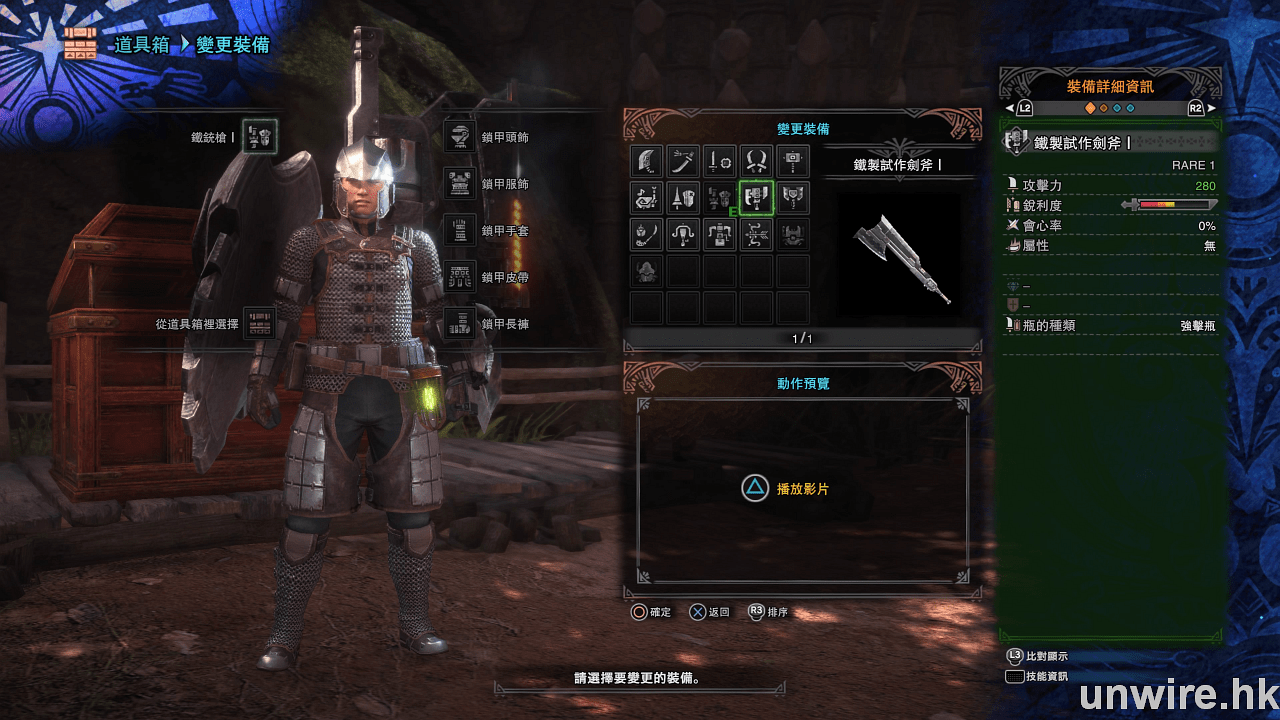The width and height of the screenshot is (1280, 720).
Task: Select the highlighted switch axe icon
Action: 757,198
